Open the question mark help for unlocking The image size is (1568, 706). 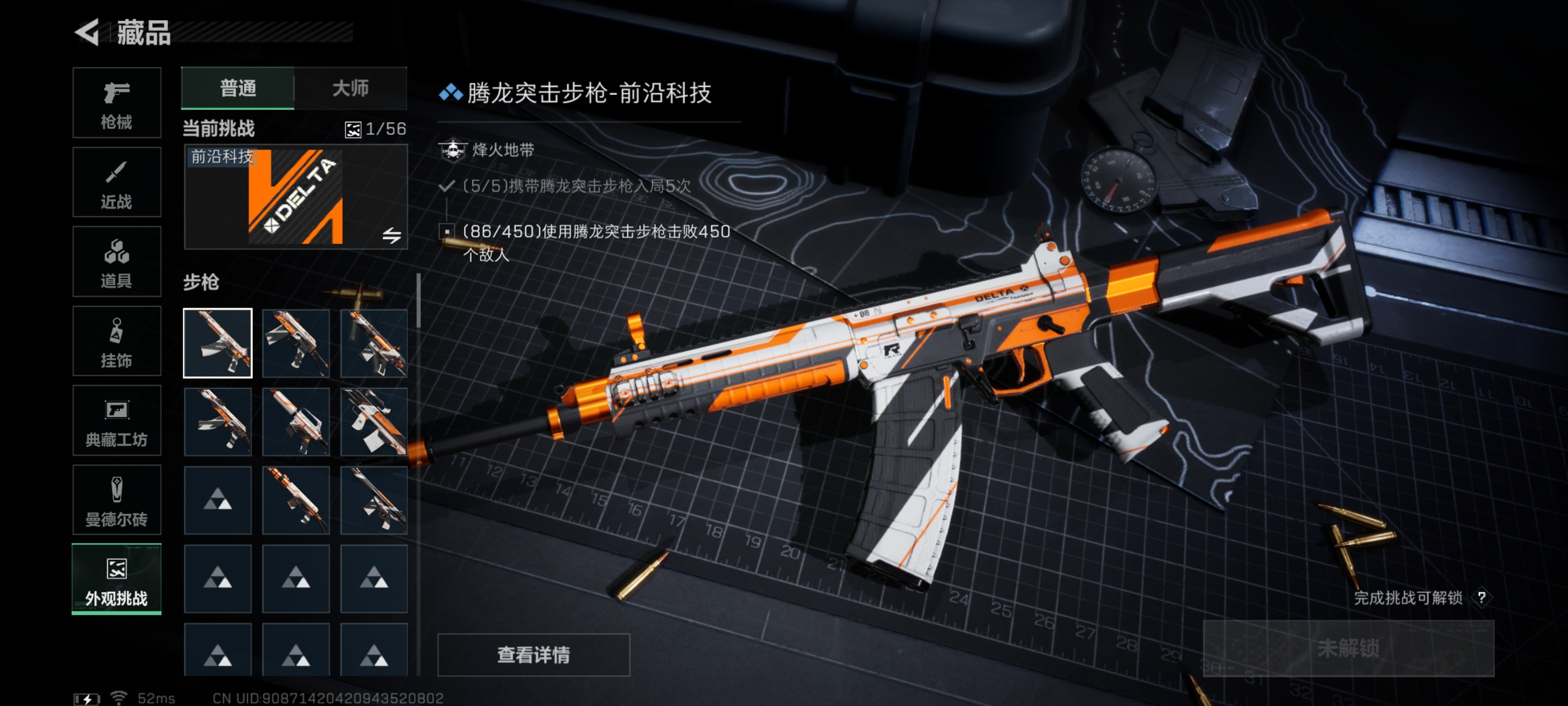pyautogui.click(x=1482, y=597)
